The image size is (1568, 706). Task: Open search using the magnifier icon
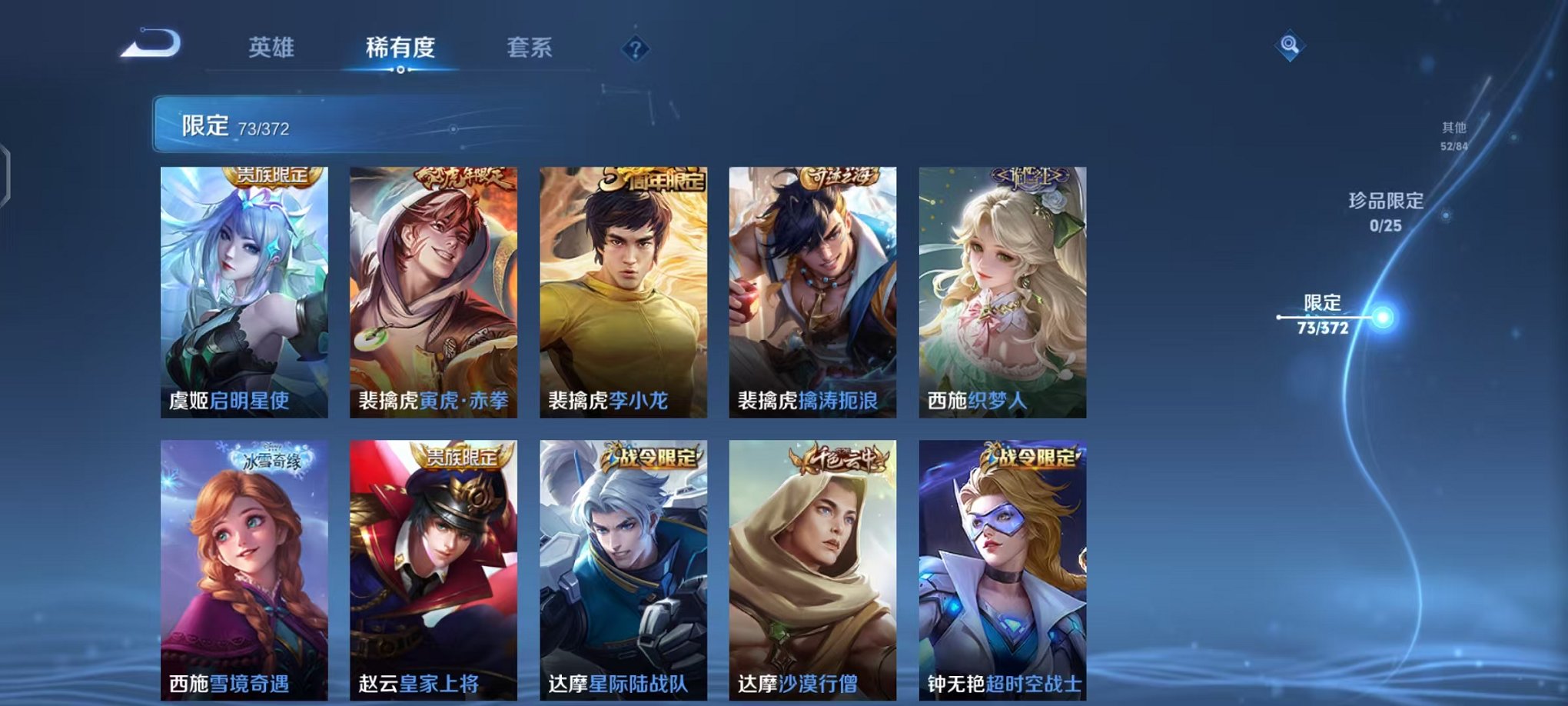[1291, 45]
